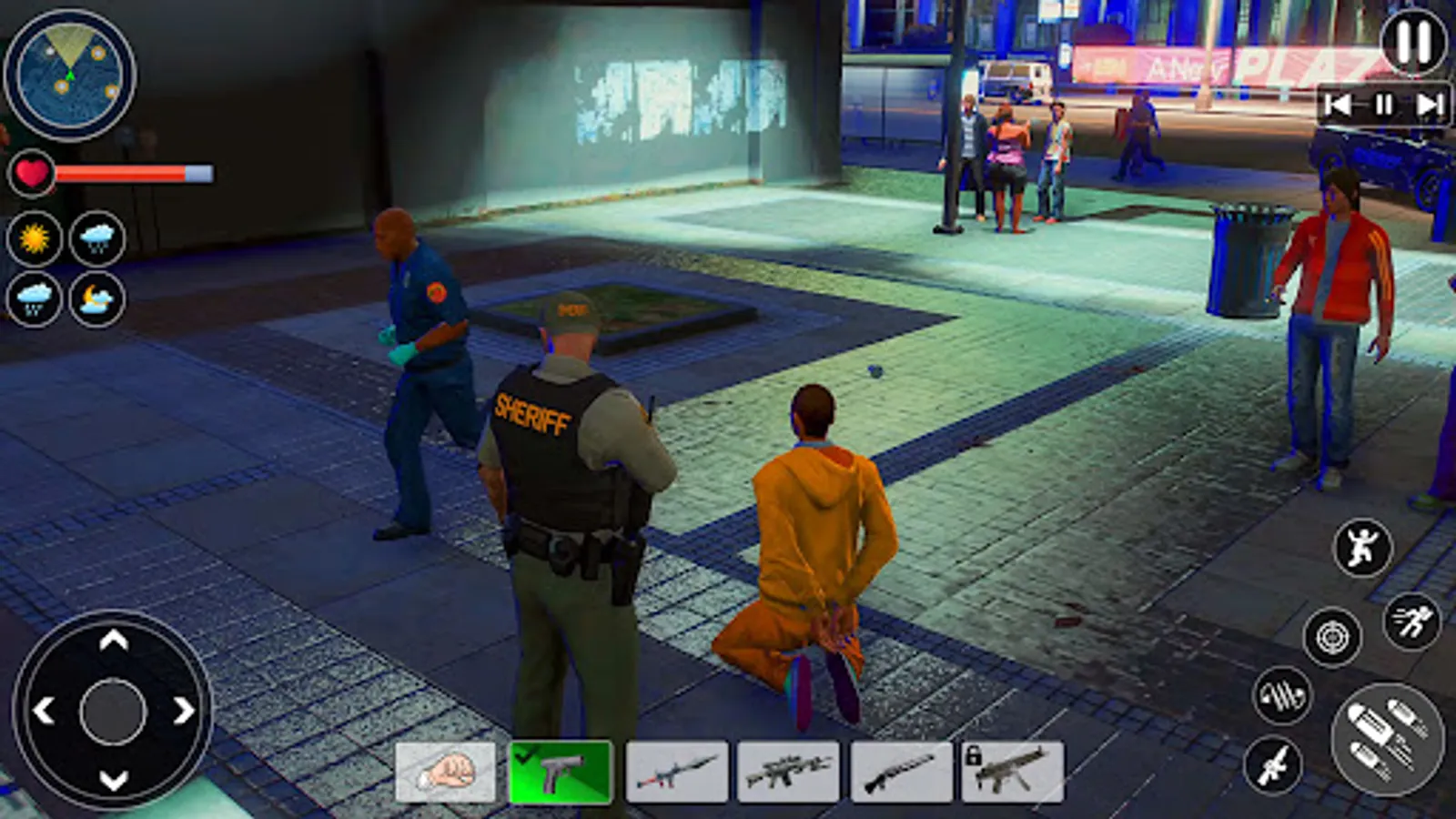The height and width of the screenshot is (819, 1456).
Task: Tap the spiral taser action icon
Action: 1283,694
